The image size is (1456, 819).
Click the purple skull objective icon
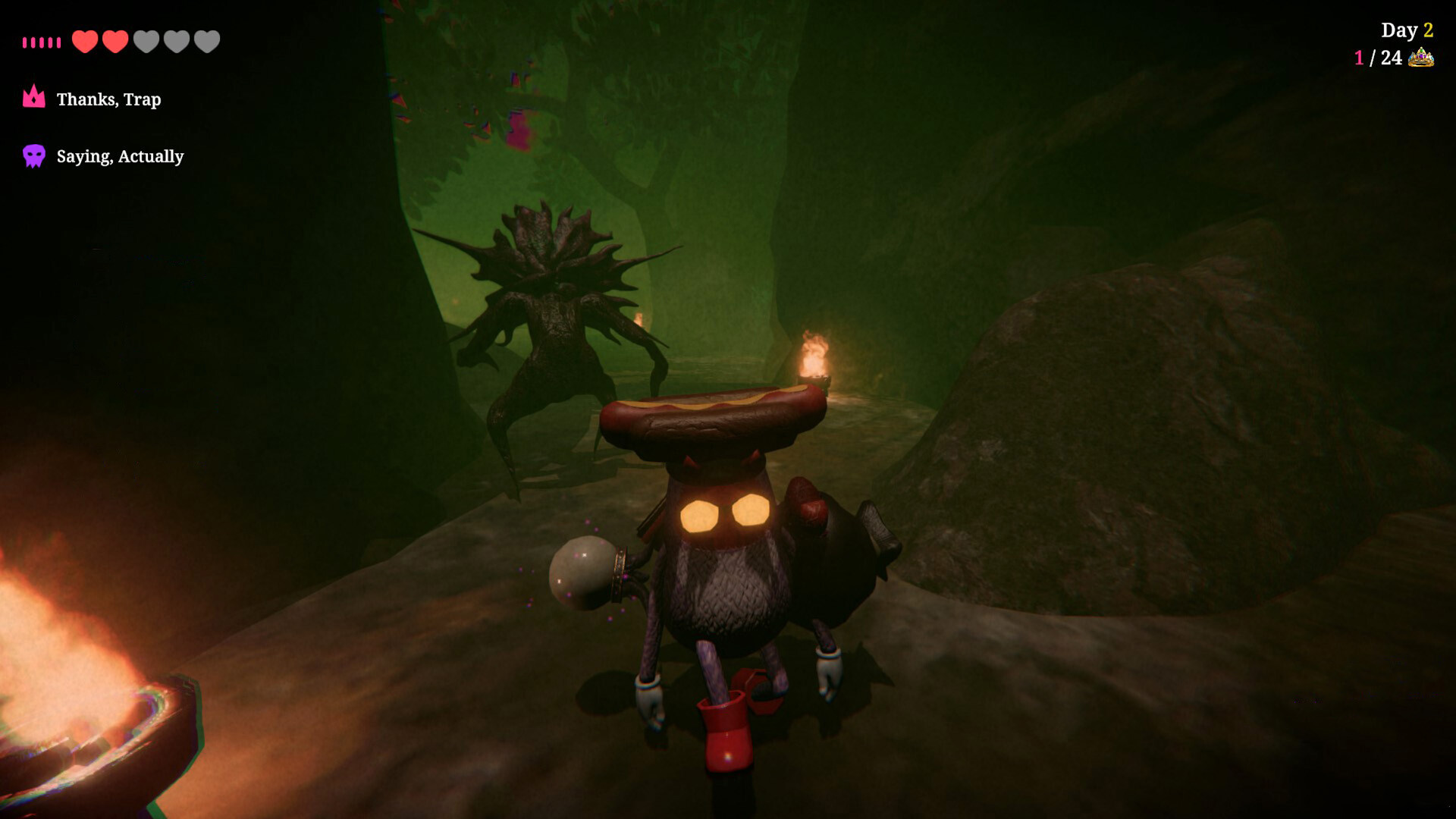pos(34,155)
